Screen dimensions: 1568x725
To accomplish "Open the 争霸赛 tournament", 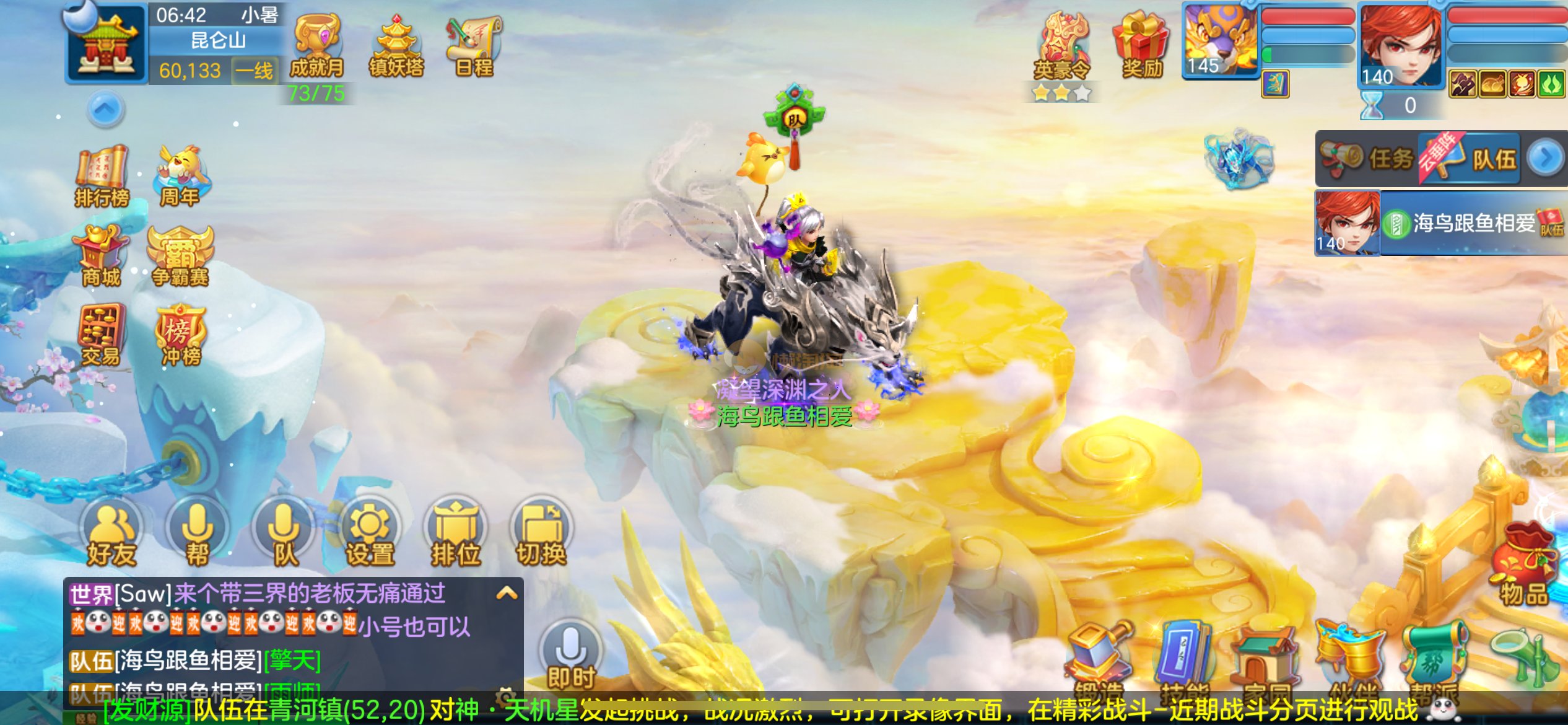I will [x=180, y=256].
